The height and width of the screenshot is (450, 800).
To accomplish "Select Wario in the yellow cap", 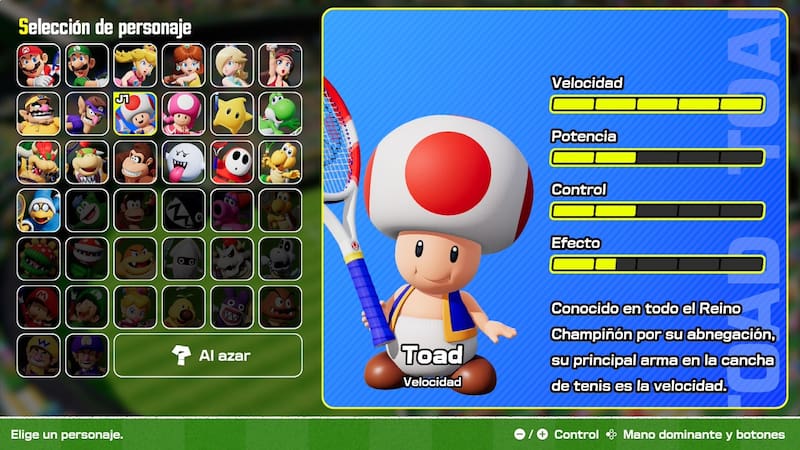I will pos(38,113).
